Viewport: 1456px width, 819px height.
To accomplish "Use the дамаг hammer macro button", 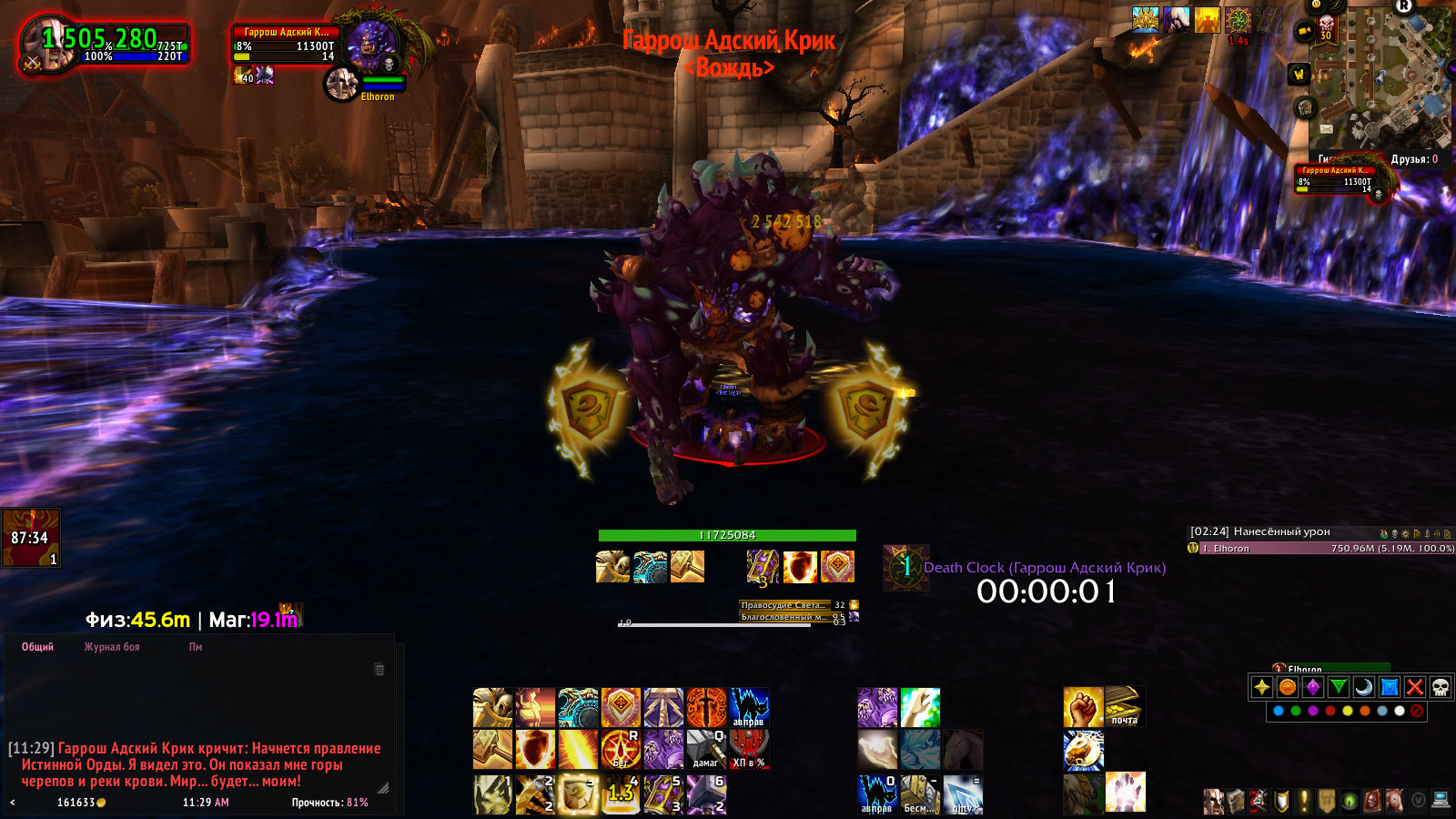I will [x=706, y=750].
